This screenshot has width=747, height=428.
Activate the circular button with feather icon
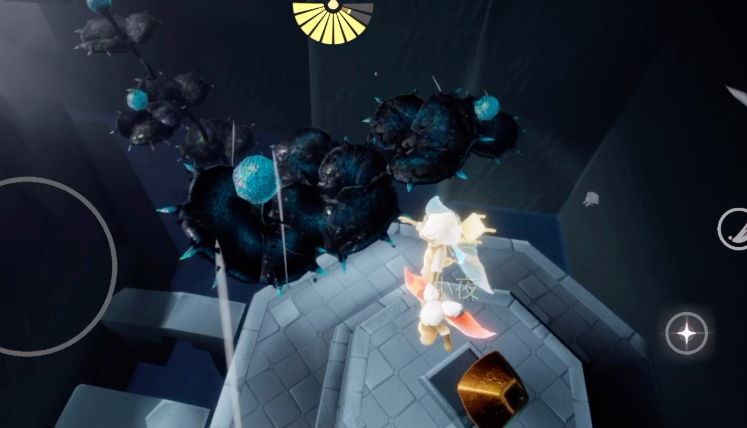click(735, 229)
